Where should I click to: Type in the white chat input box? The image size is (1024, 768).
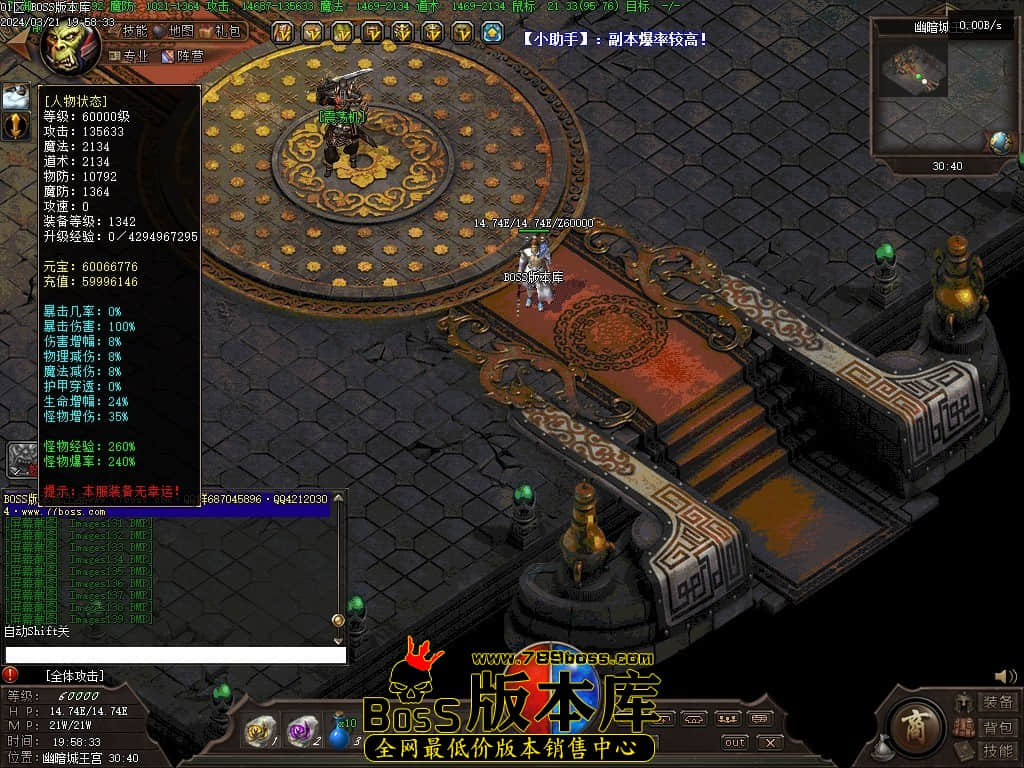pos(175,655)
